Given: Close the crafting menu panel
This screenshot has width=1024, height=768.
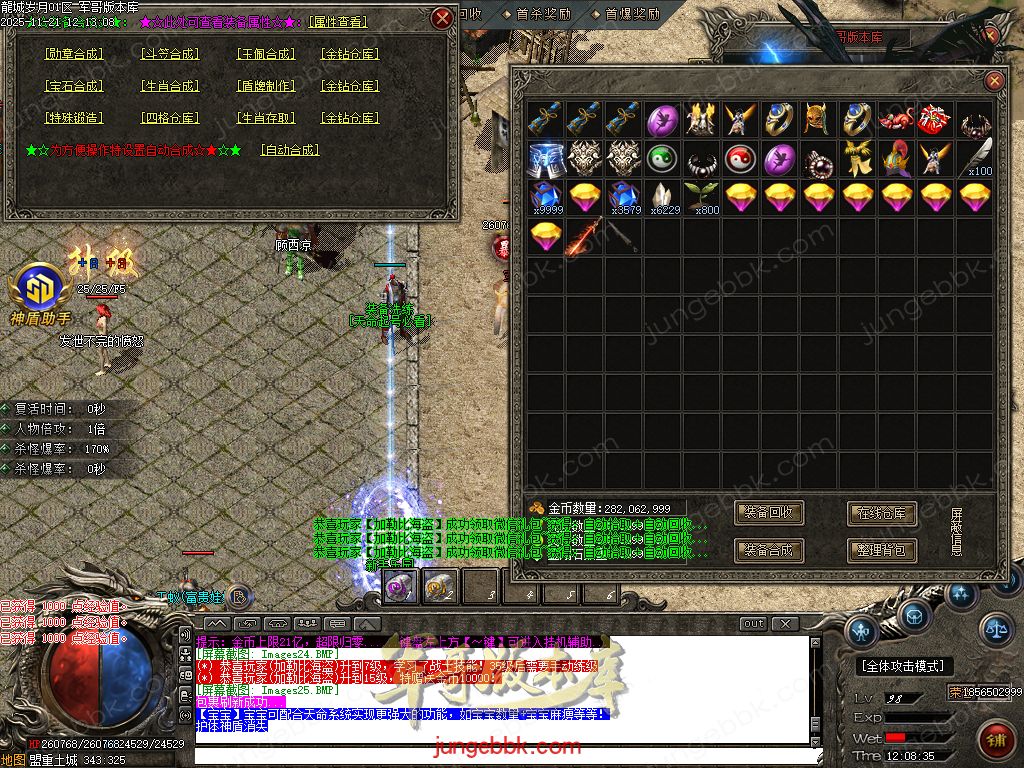Looking at the screenshot, I should click(x=443, y=18).
